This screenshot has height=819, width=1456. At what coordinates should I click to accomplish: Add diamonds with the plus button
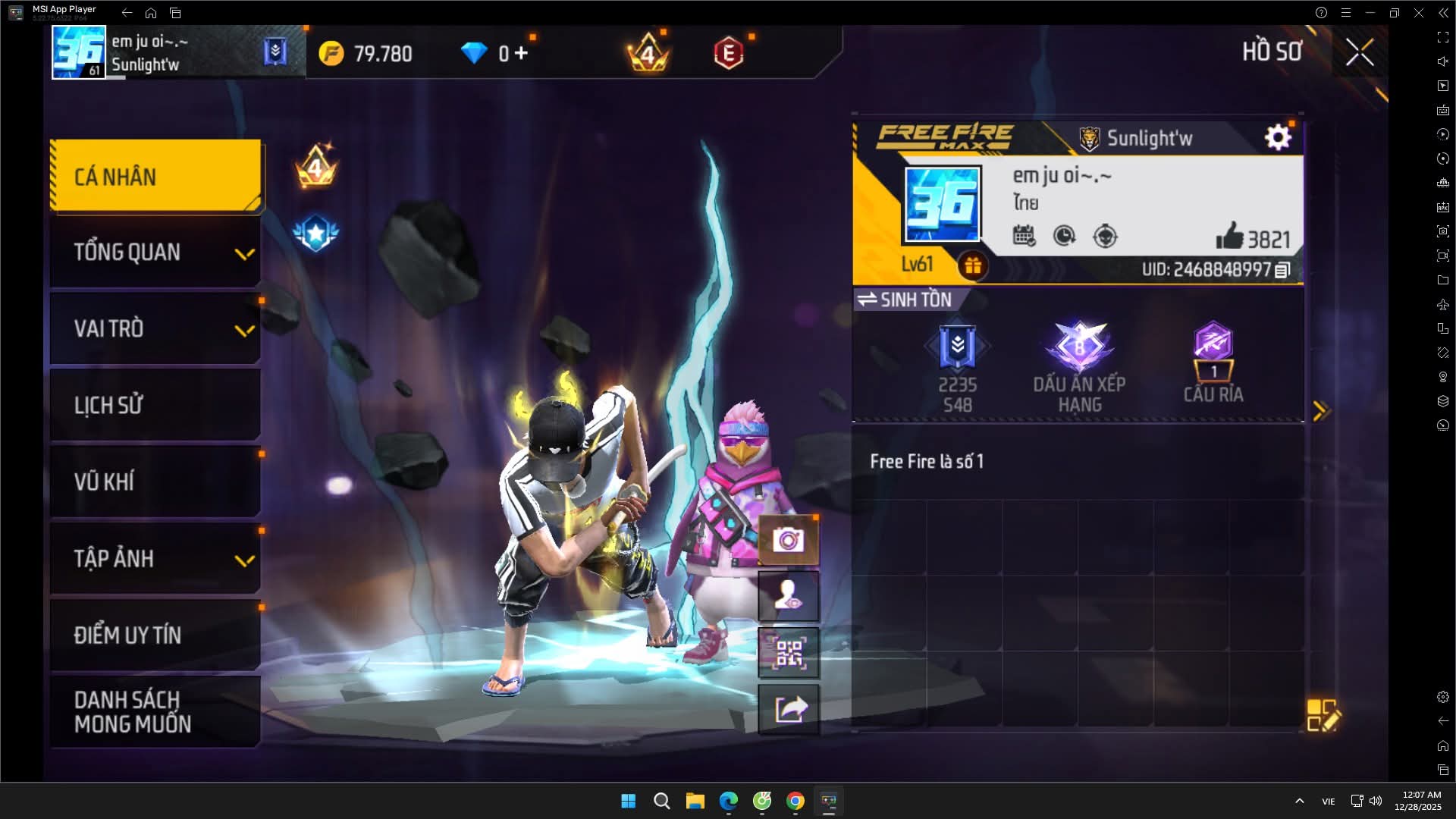[521, 53]
